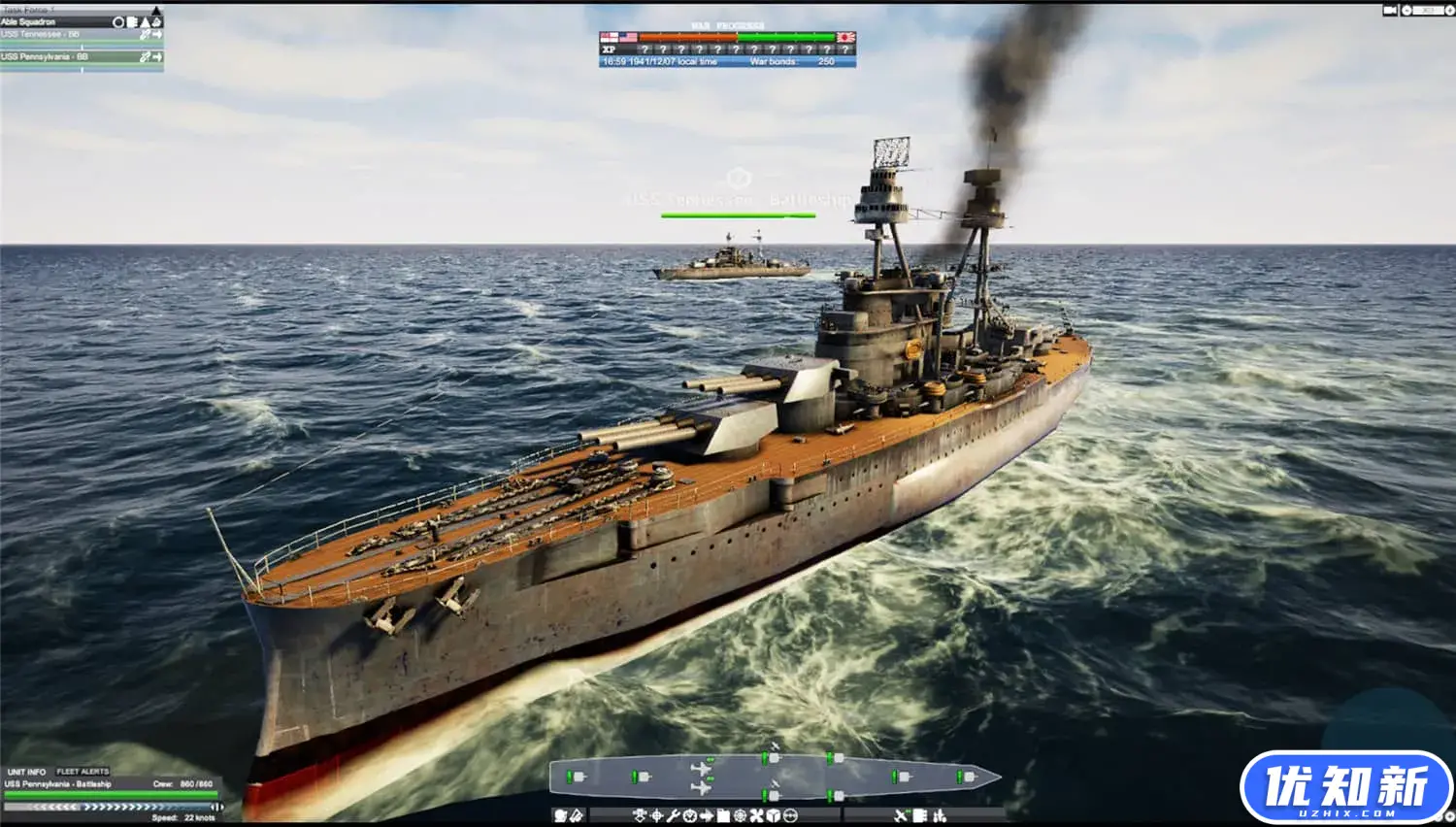Select the repair wrench icon in ship toolbar
This screenshot has width=1456, height=827.
pyautogui.click(x=673, y=816)
